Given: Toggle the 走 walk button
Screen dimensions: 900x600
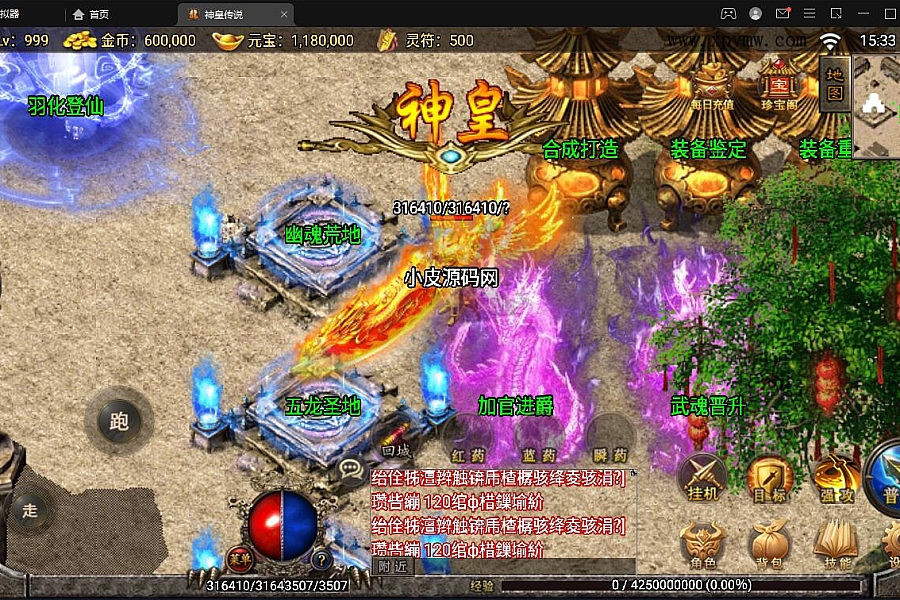Looking at the screenshot, I should tap(30, 511).
